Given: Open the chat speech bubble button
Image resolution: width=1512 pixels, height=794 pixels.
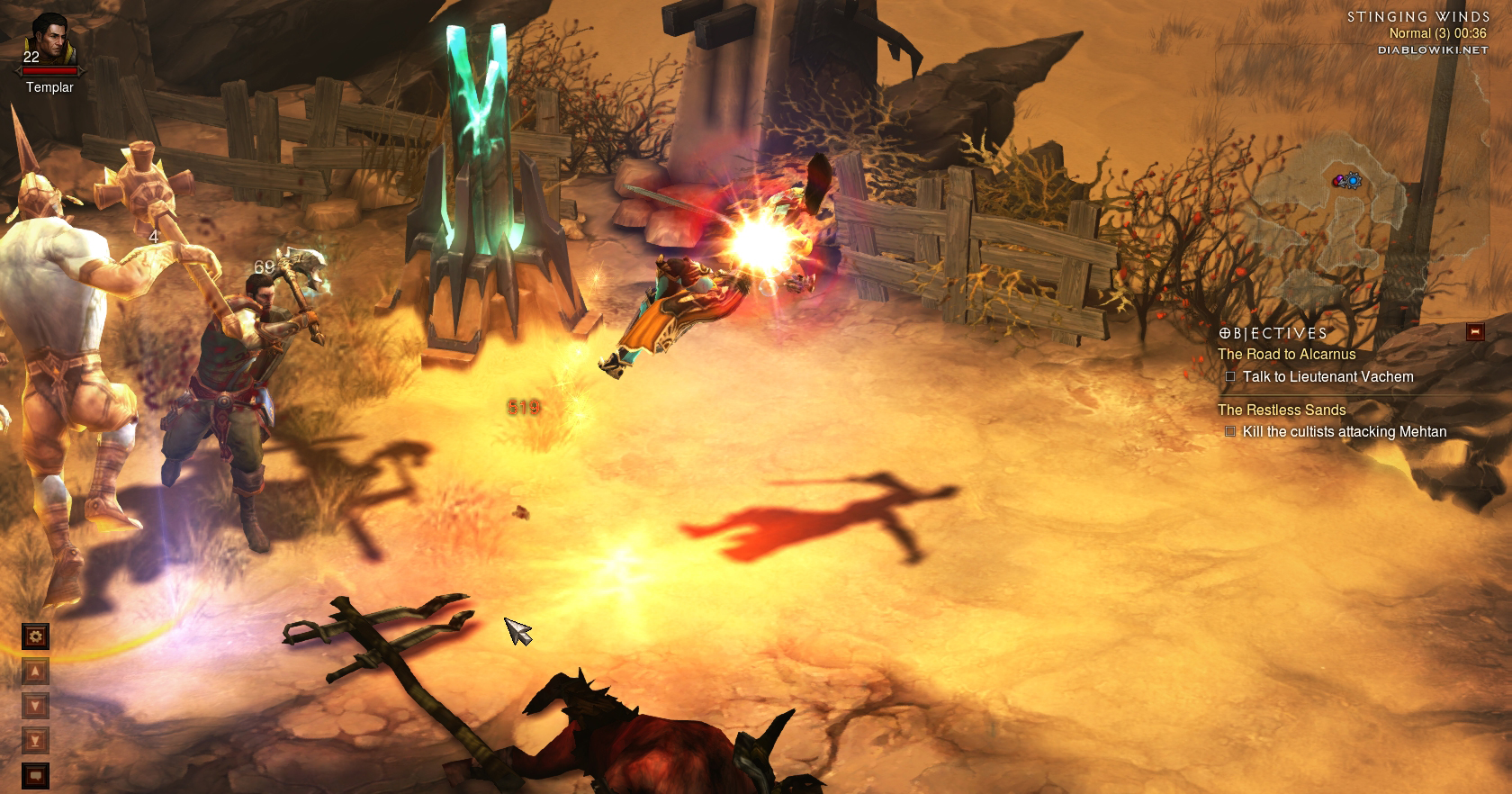Looking at the screenshot, I should (35, 775).
